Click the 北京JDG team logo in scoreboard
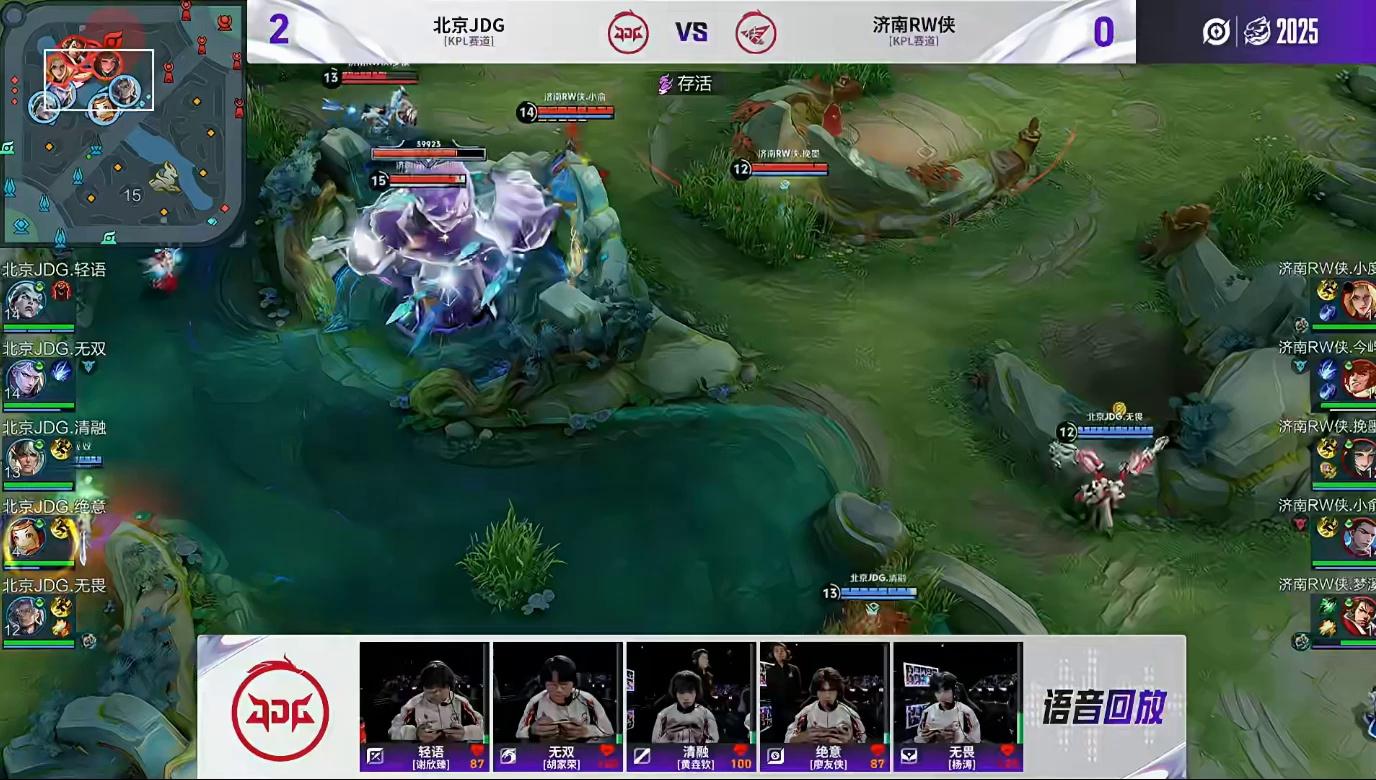This screenshot has width=1376, height=780. pos(628,32)
